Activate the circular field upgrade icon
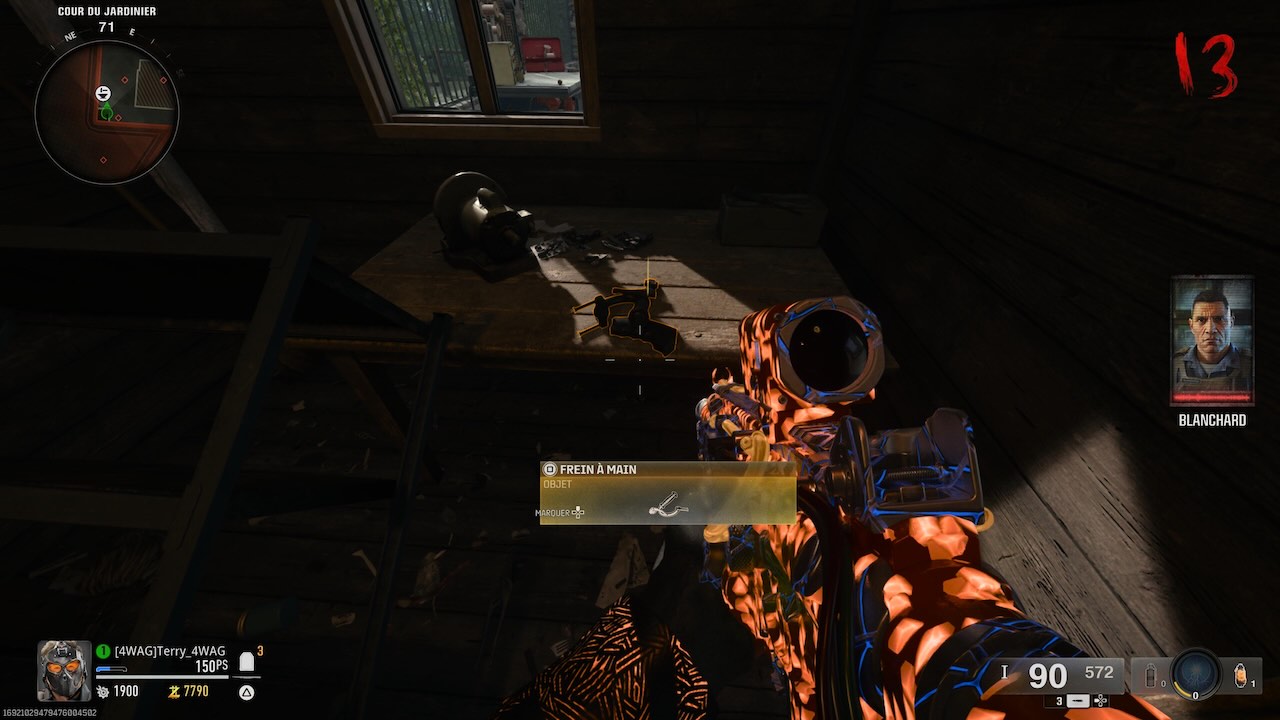The height and width of the screenshot is (720, 1280). click(1196, 675)
